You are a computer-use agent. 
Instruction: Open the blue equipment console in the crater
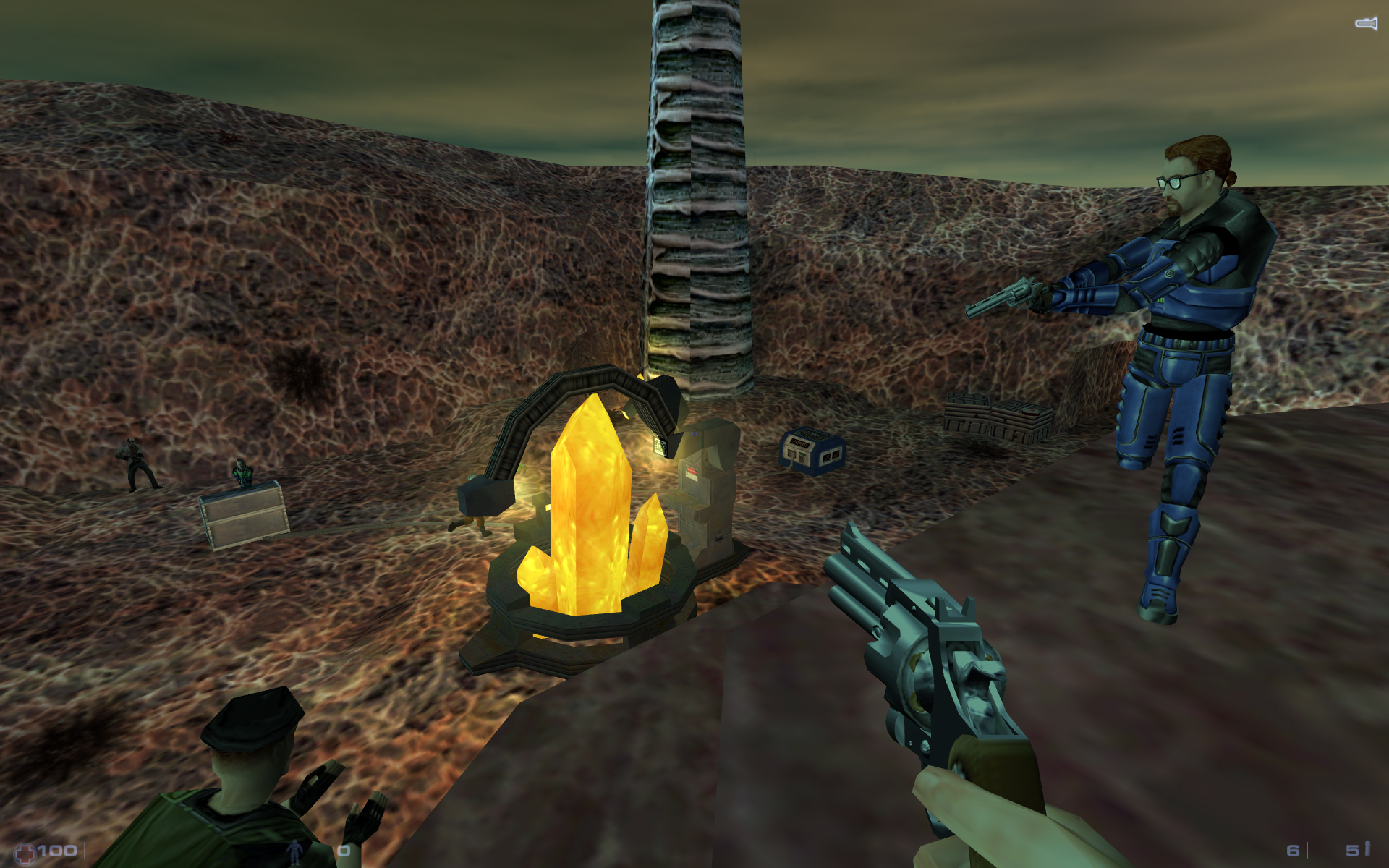point(810,448)
